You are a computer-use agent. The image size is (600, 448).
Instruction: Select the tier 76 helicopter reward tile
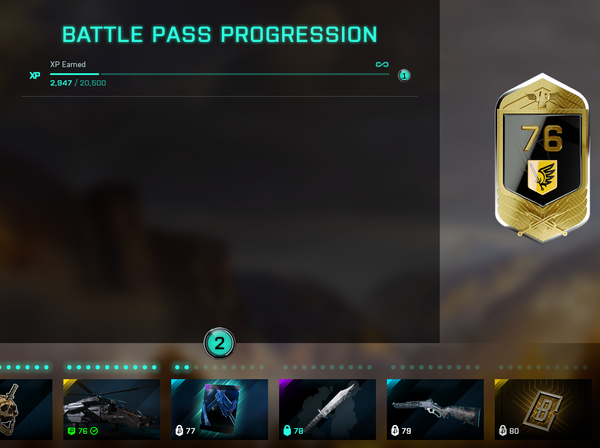[111, 409]
